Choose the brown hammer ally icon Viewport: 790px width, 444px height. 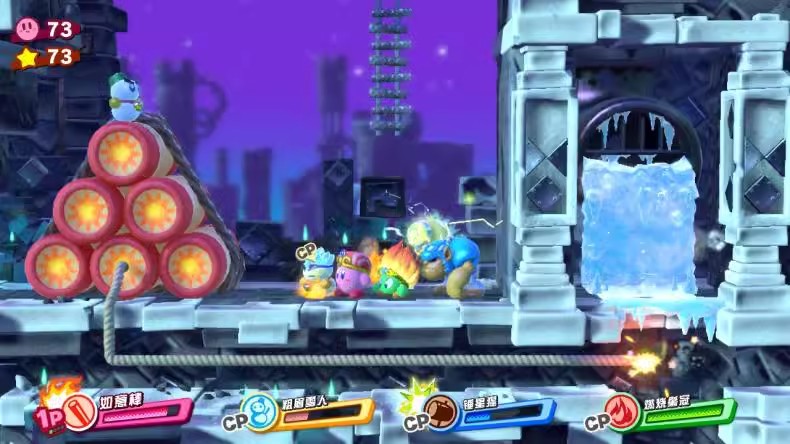click(x=441, y=410)
